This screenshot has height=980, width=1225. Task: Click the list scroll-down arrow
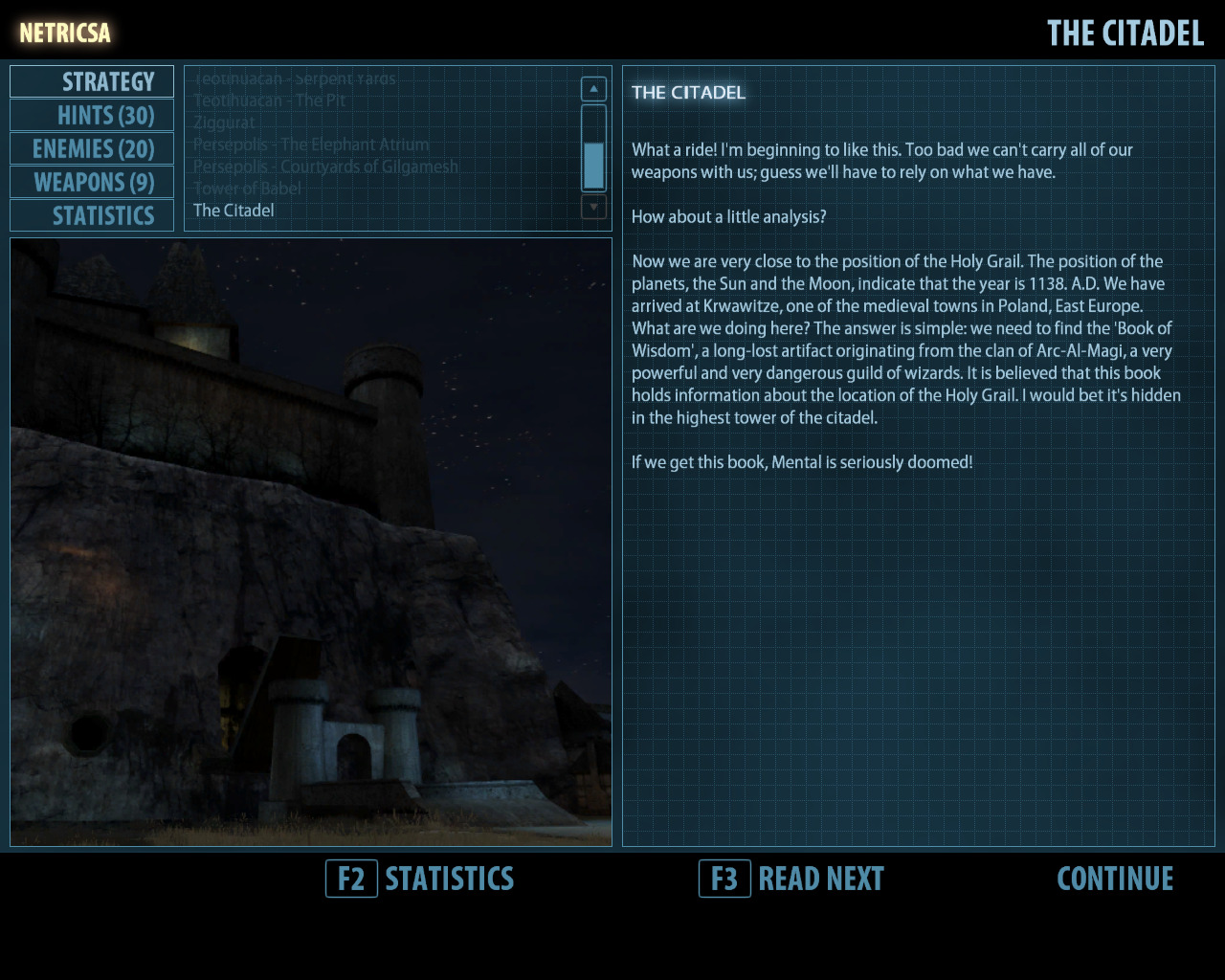(593, 207)
